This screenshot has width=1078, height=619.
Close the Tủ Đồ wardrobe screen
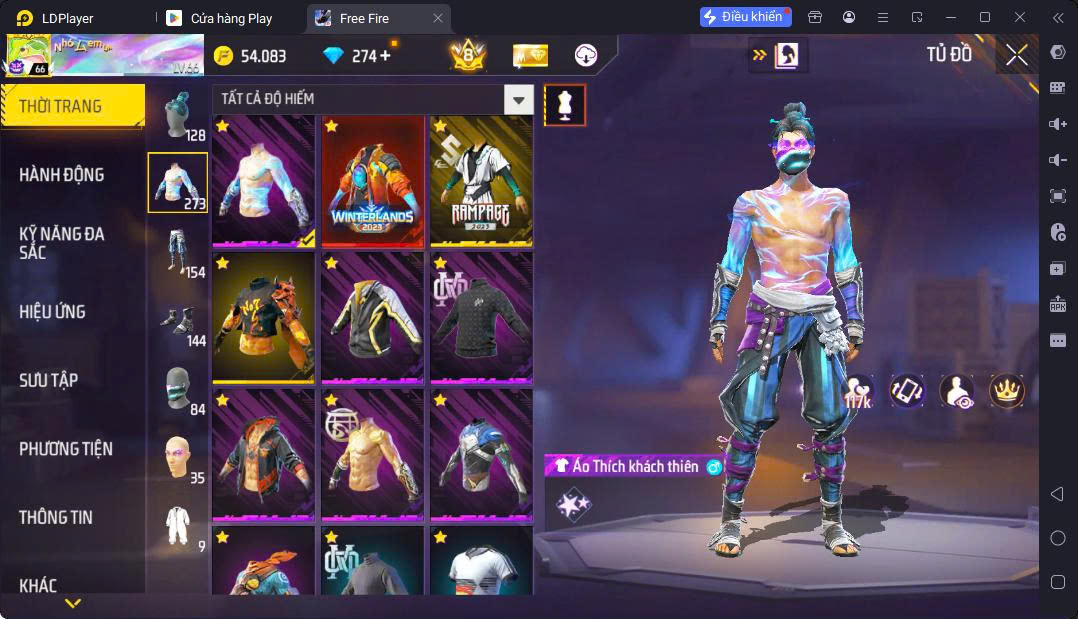(1016, 56)
